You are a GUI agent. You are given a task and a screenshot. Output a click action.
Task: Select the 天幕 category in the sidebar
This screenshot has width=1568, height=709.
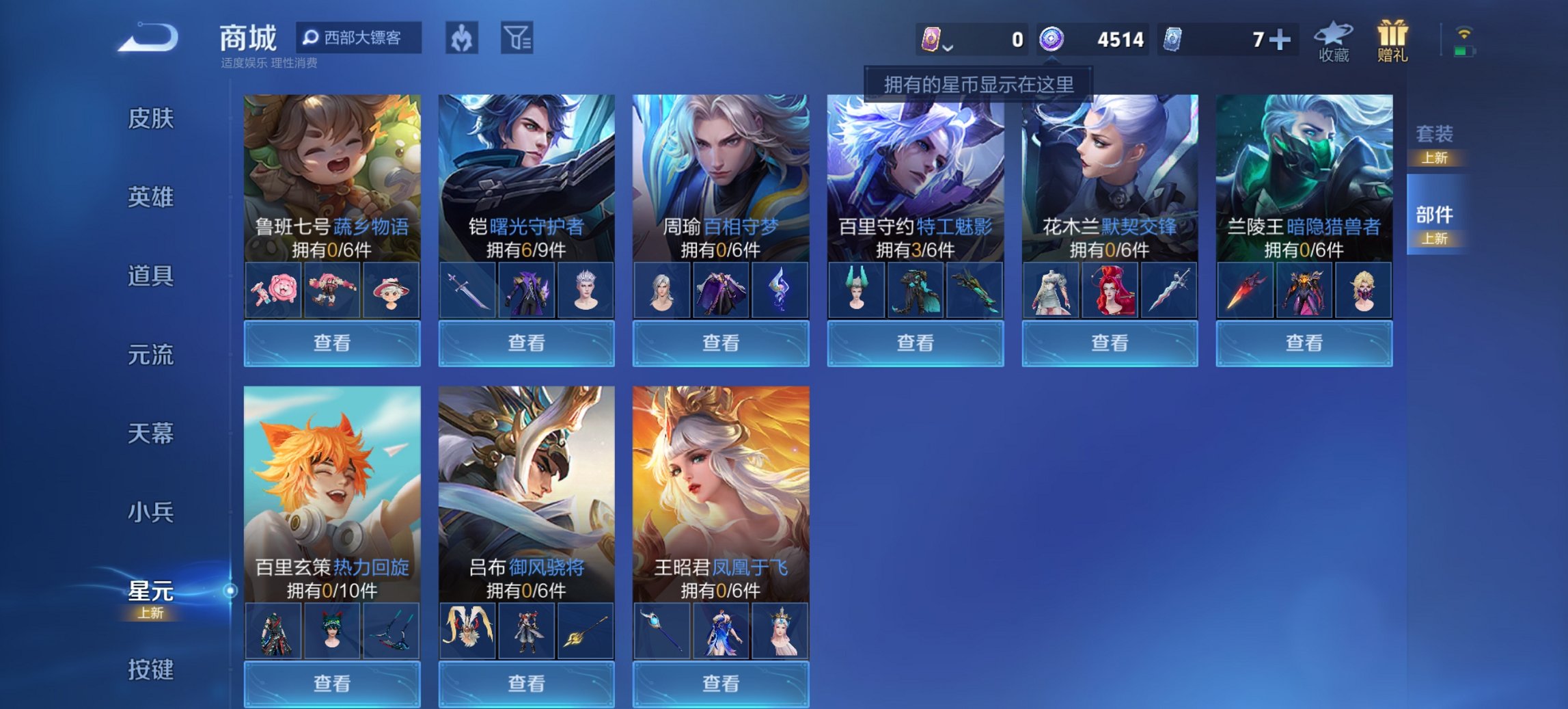tap(152, 433)
